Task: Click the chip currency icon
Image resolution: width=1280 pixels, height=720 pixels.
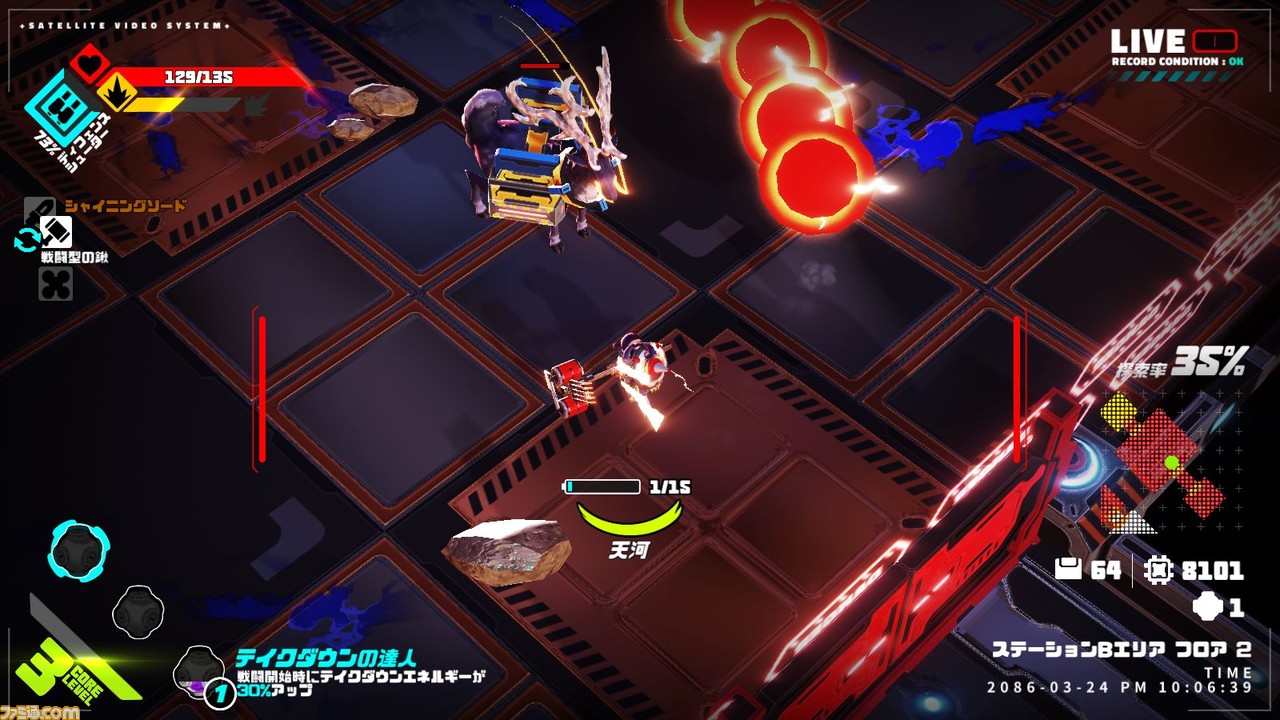Action: [1157, 570]
